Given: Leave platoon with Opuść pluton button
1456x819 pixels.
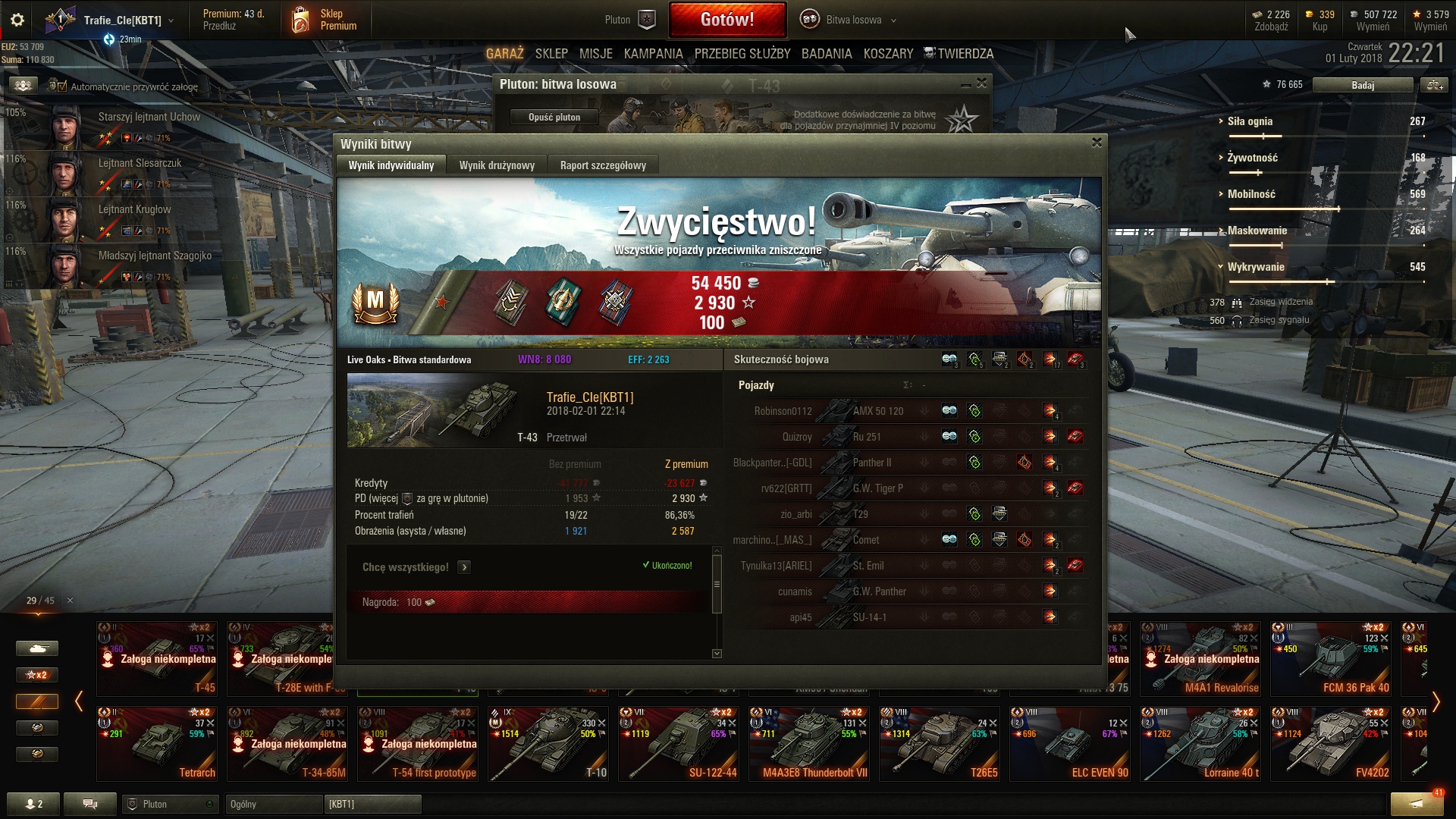Looking at the screenshot, I should coord(554,117).
